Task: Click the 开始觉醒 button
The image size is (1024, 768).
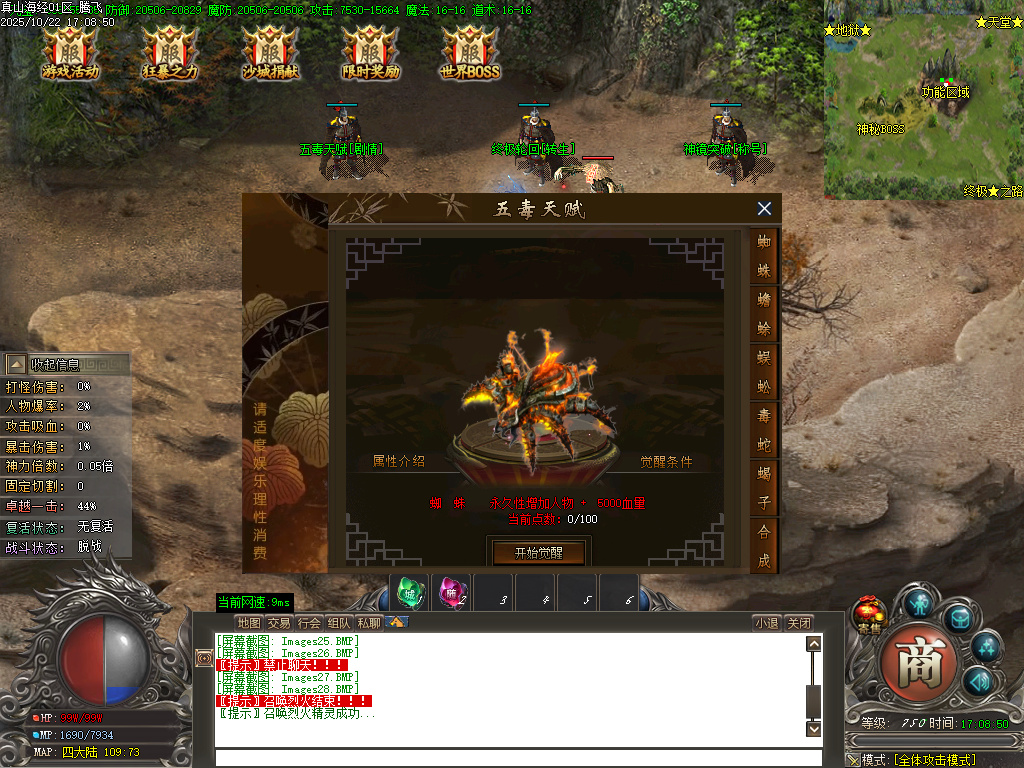Action: coord(538,552)
